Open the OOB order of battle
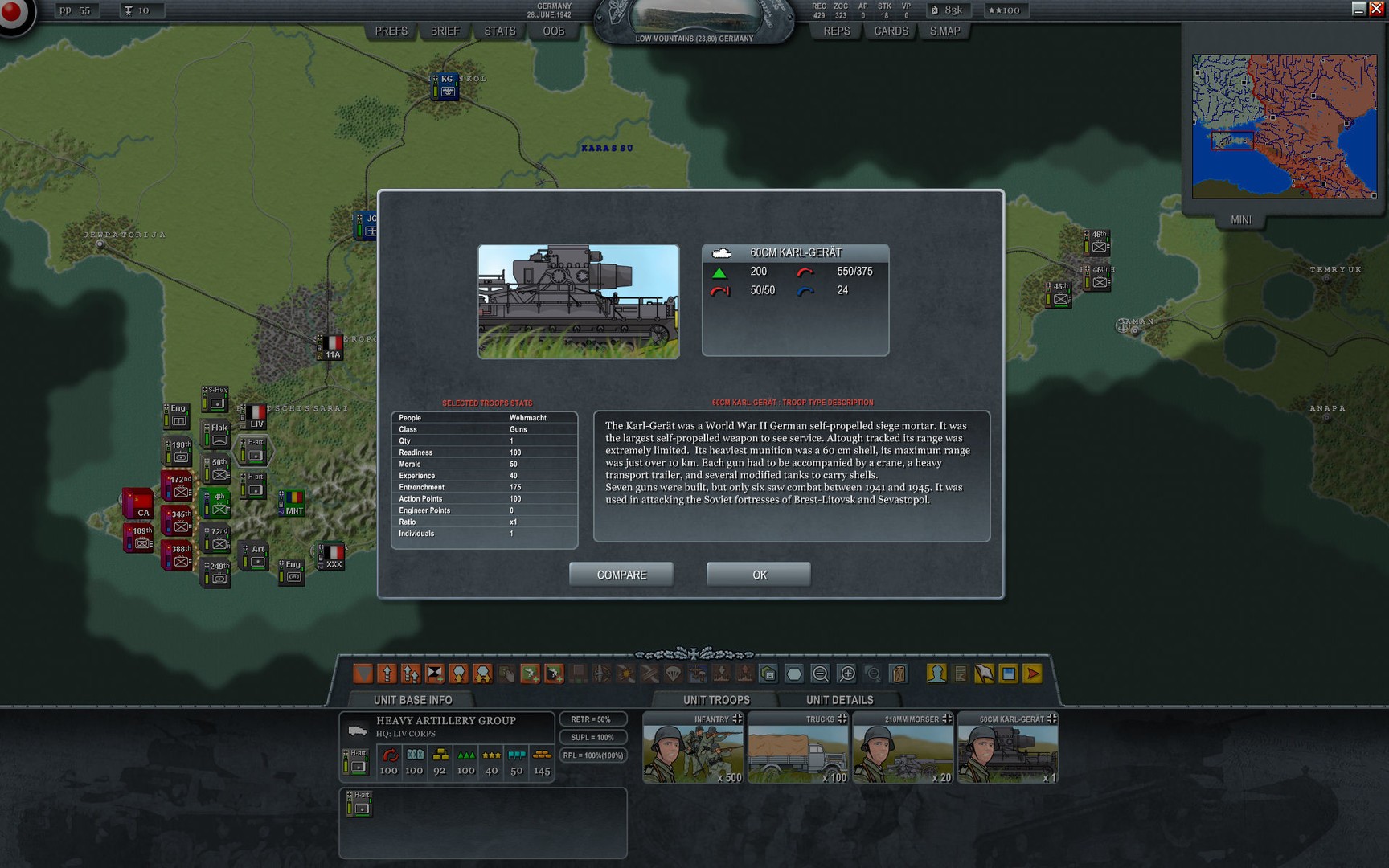 pos(554,31)
